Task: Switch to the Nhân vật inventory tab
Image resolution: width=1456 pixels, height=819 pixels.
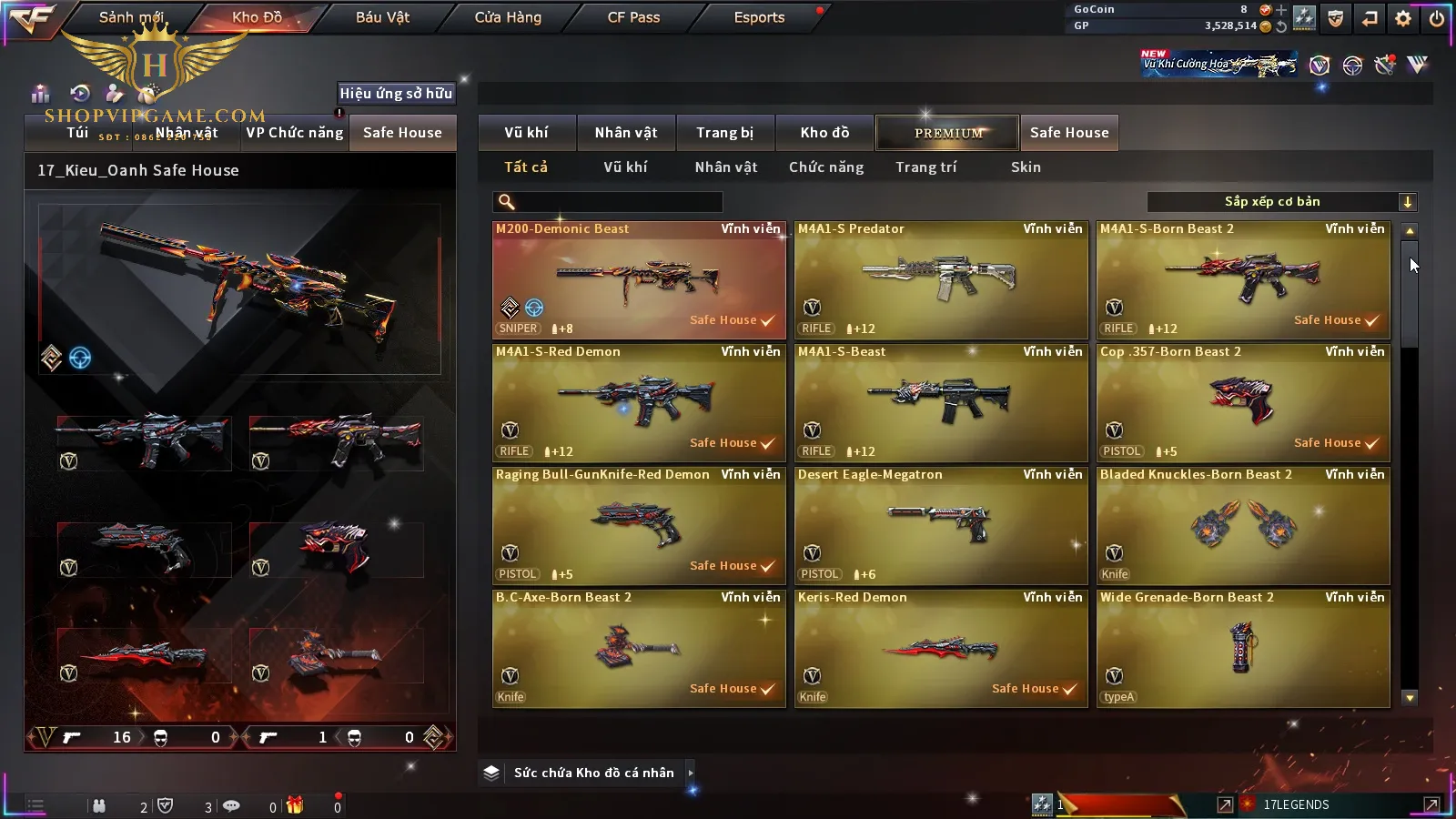Action: (626, 133)
